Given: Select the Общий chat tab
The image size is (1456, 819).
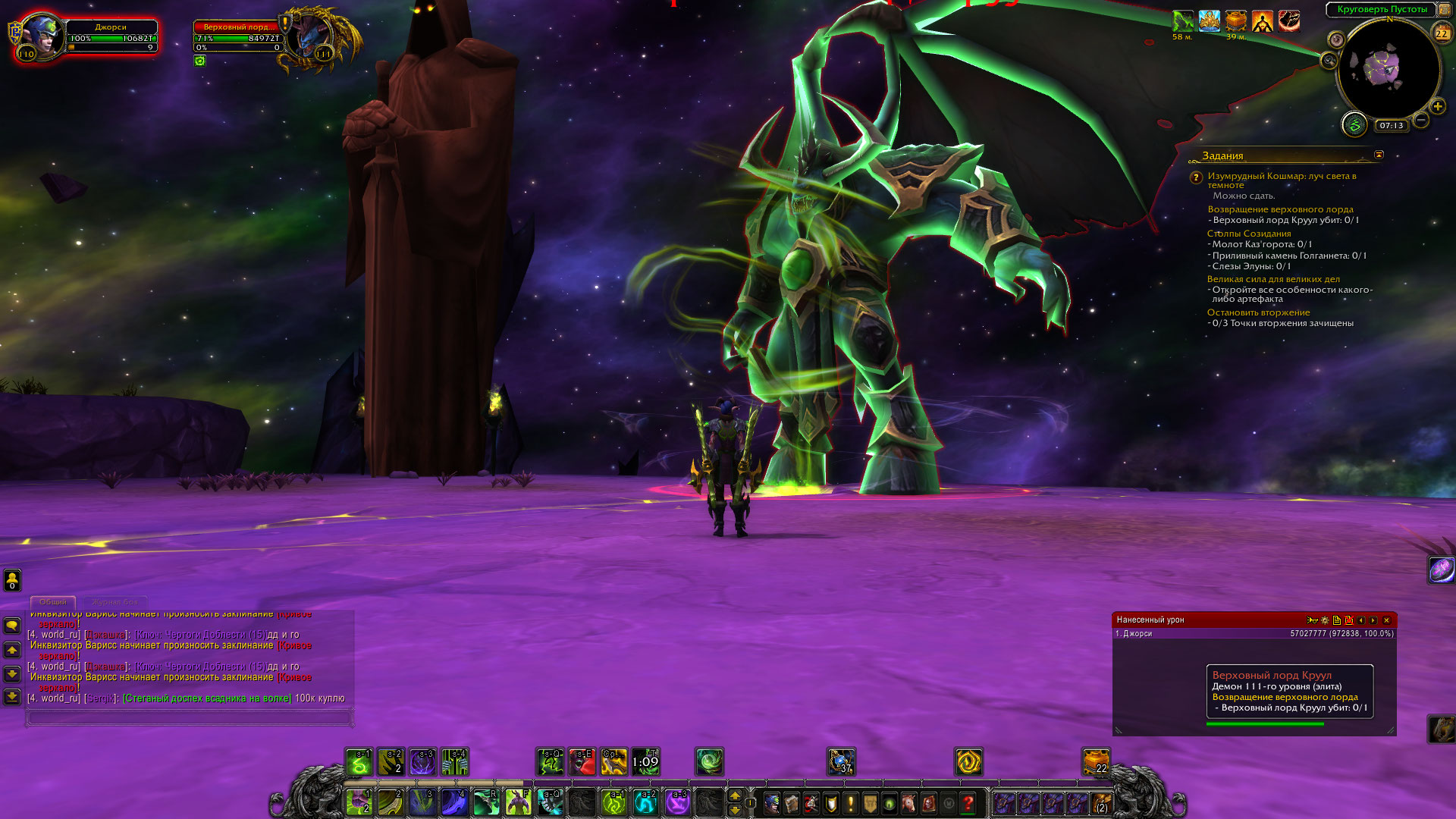Looking at the screenshot, I should pyautogui.click(x=53, y=602).
